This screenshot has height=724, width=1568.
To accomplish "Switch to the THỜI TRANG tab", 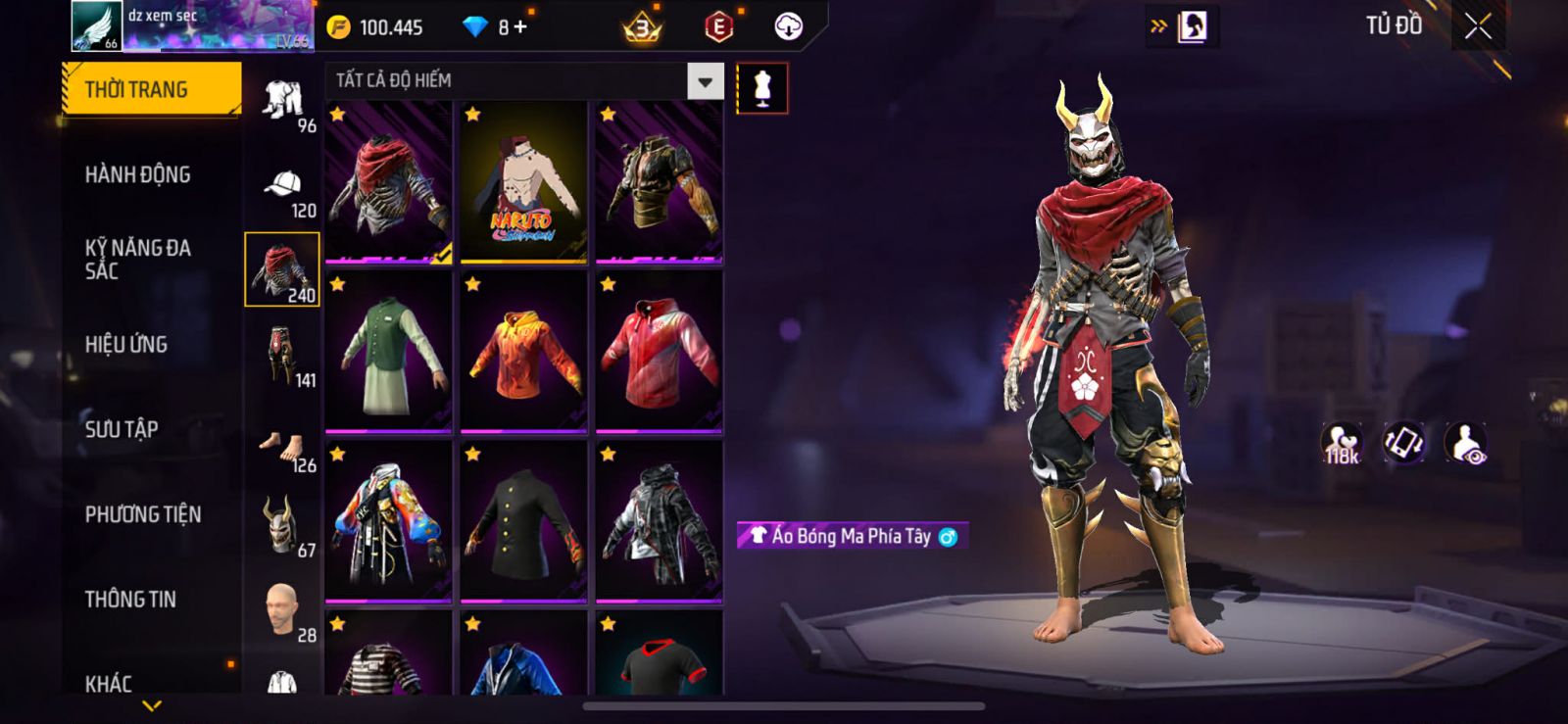I will [151, 90].
